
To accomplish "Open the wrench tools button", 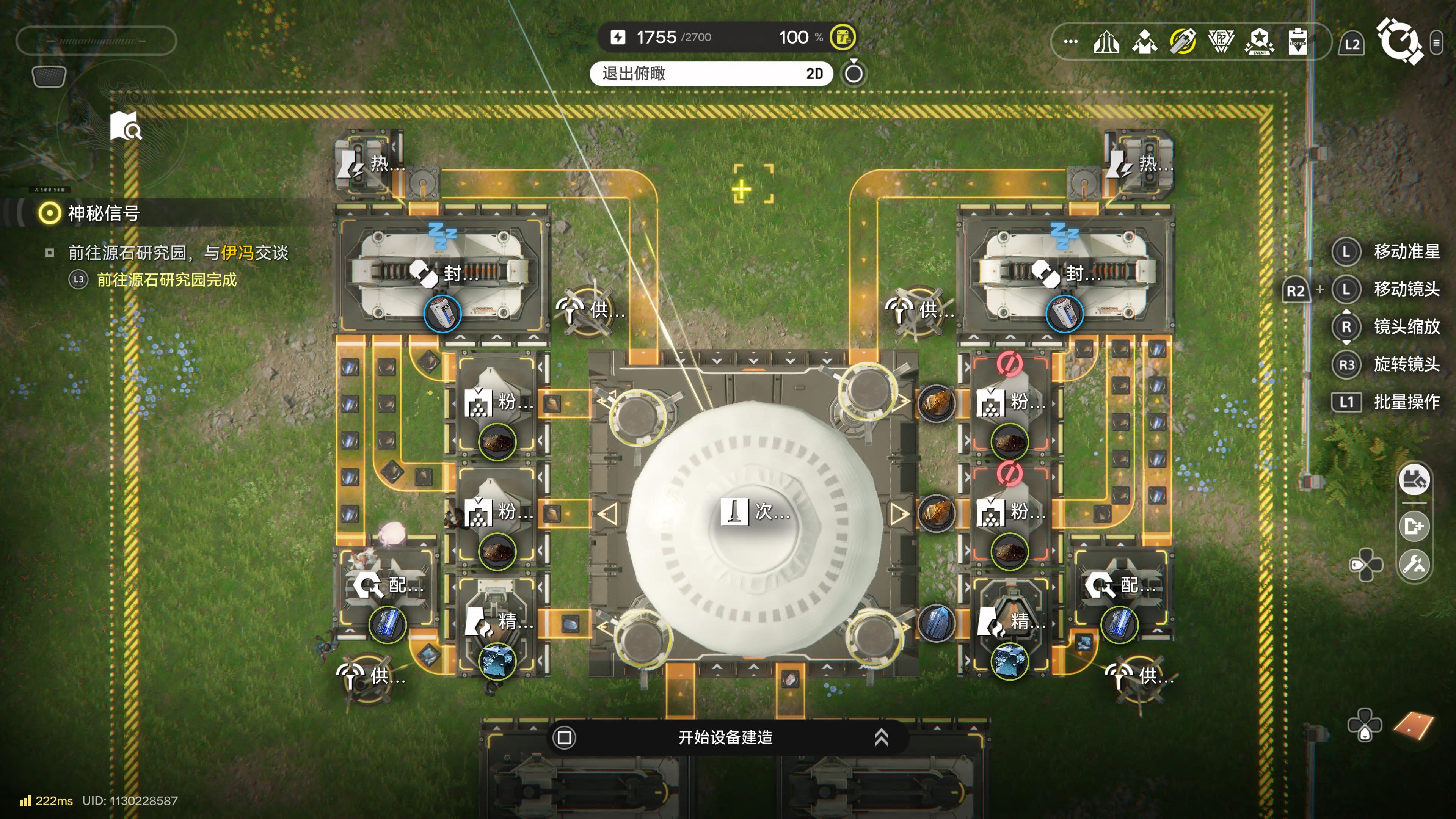I will click(1414, 564).
